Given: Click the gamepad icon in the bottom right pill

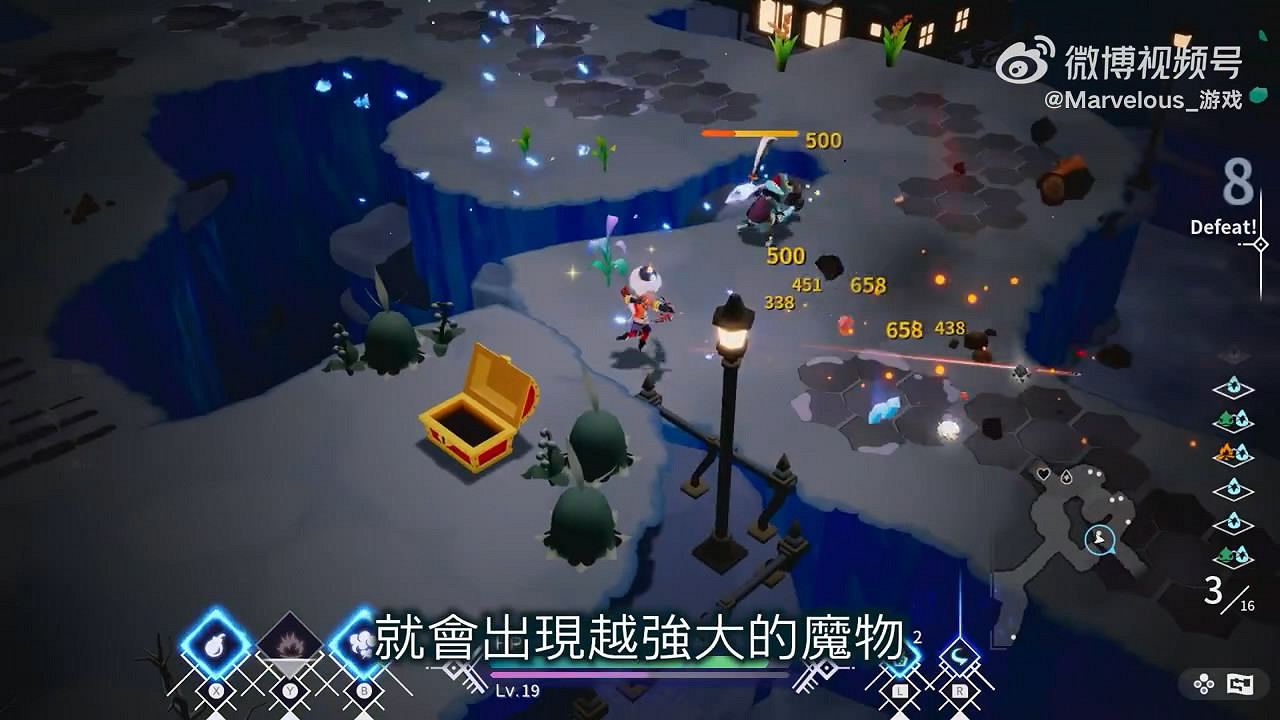Looking at the screenshot, I should coord(1203,684).
